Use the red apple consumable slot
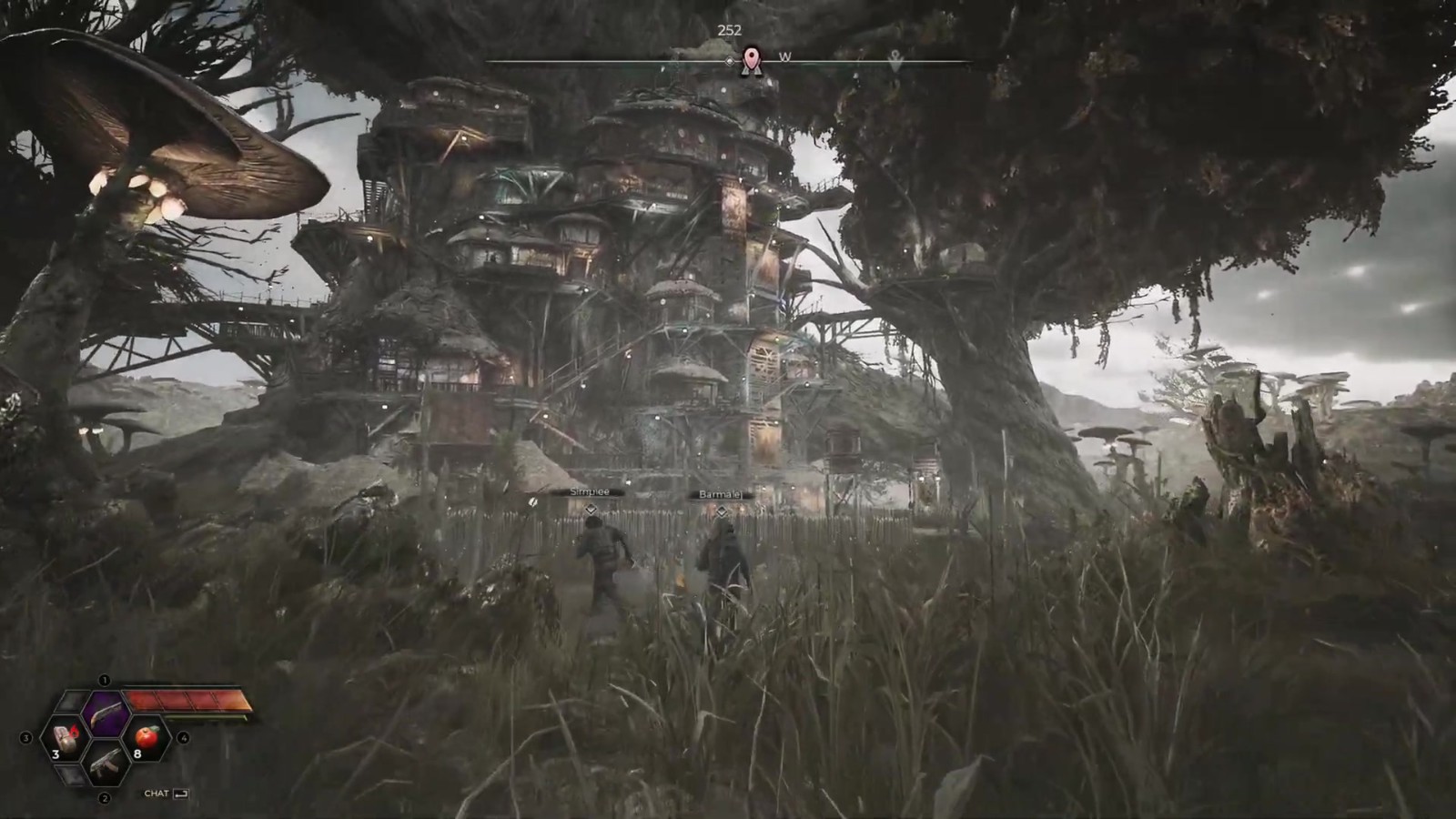The image size is (1456, 819). pos(147,739)
